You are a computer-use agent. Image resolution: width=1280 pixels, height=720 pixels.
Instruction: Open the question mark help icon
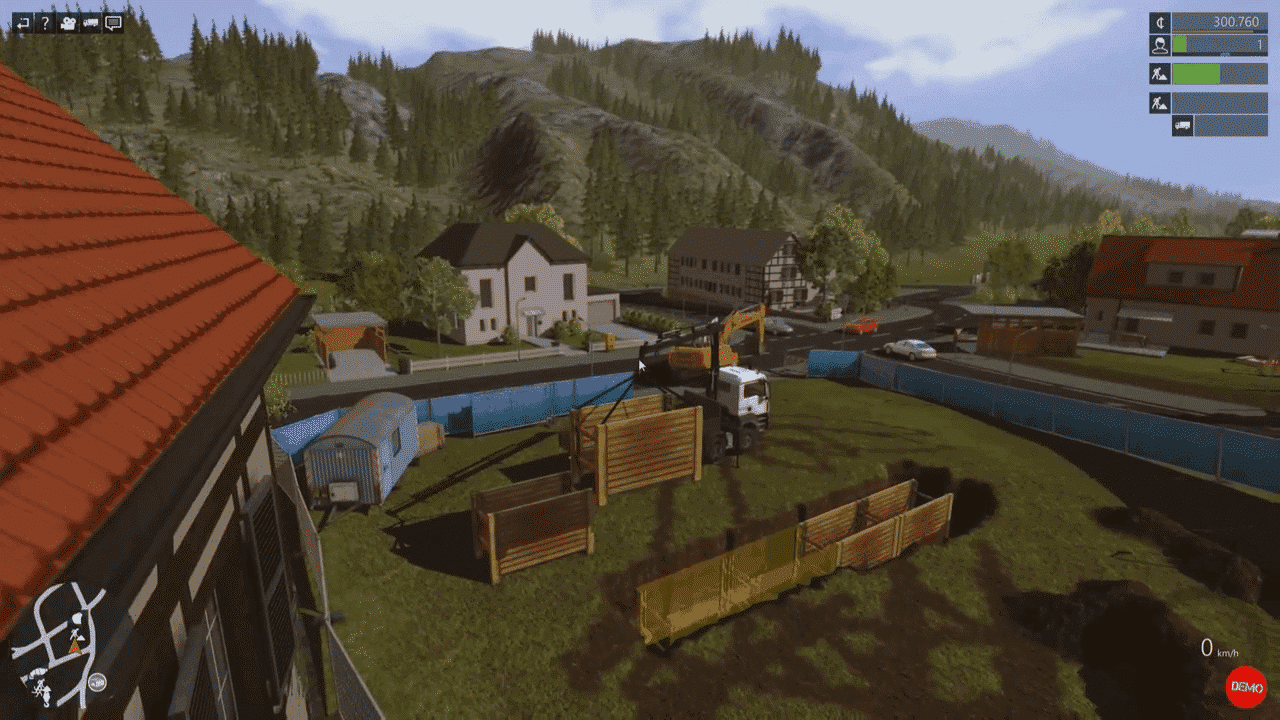click(45, 22)
